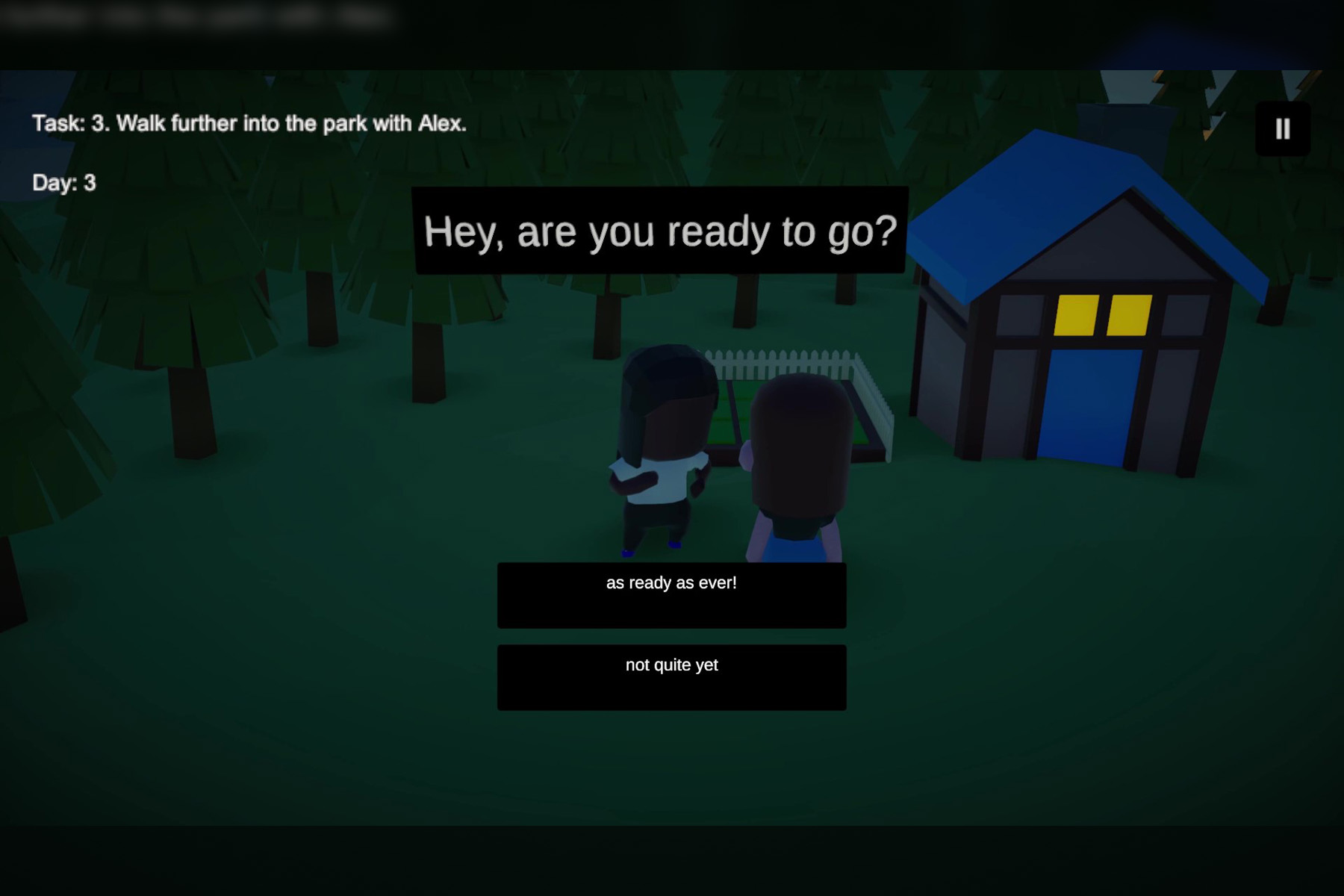Viewport: 1344px width, 896px height.
Task: Pause the game with the pause button
Action: coord(1282,129)
